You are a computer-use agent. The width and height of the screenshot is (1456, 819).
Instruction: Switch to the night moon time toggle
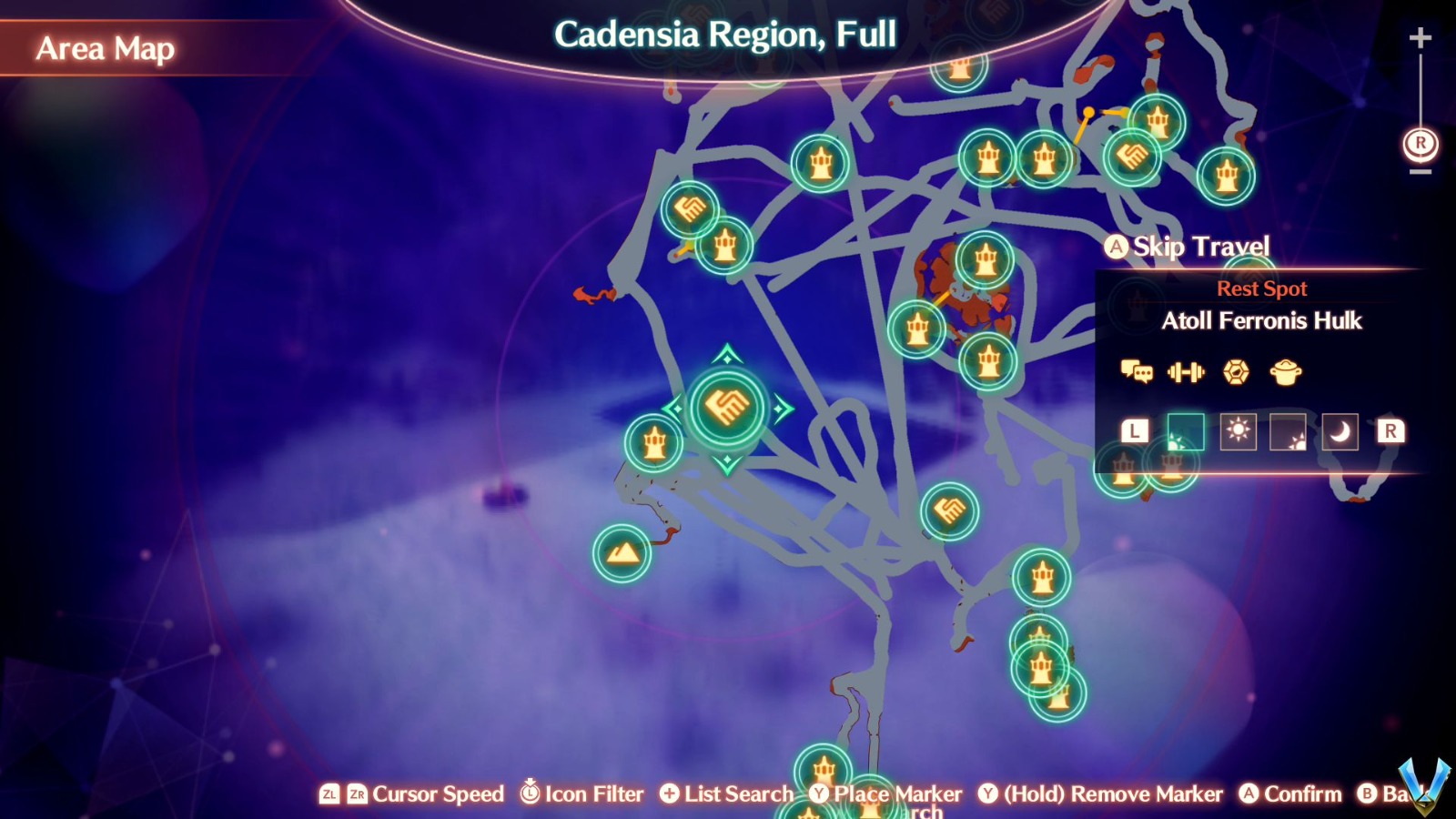1338,431
